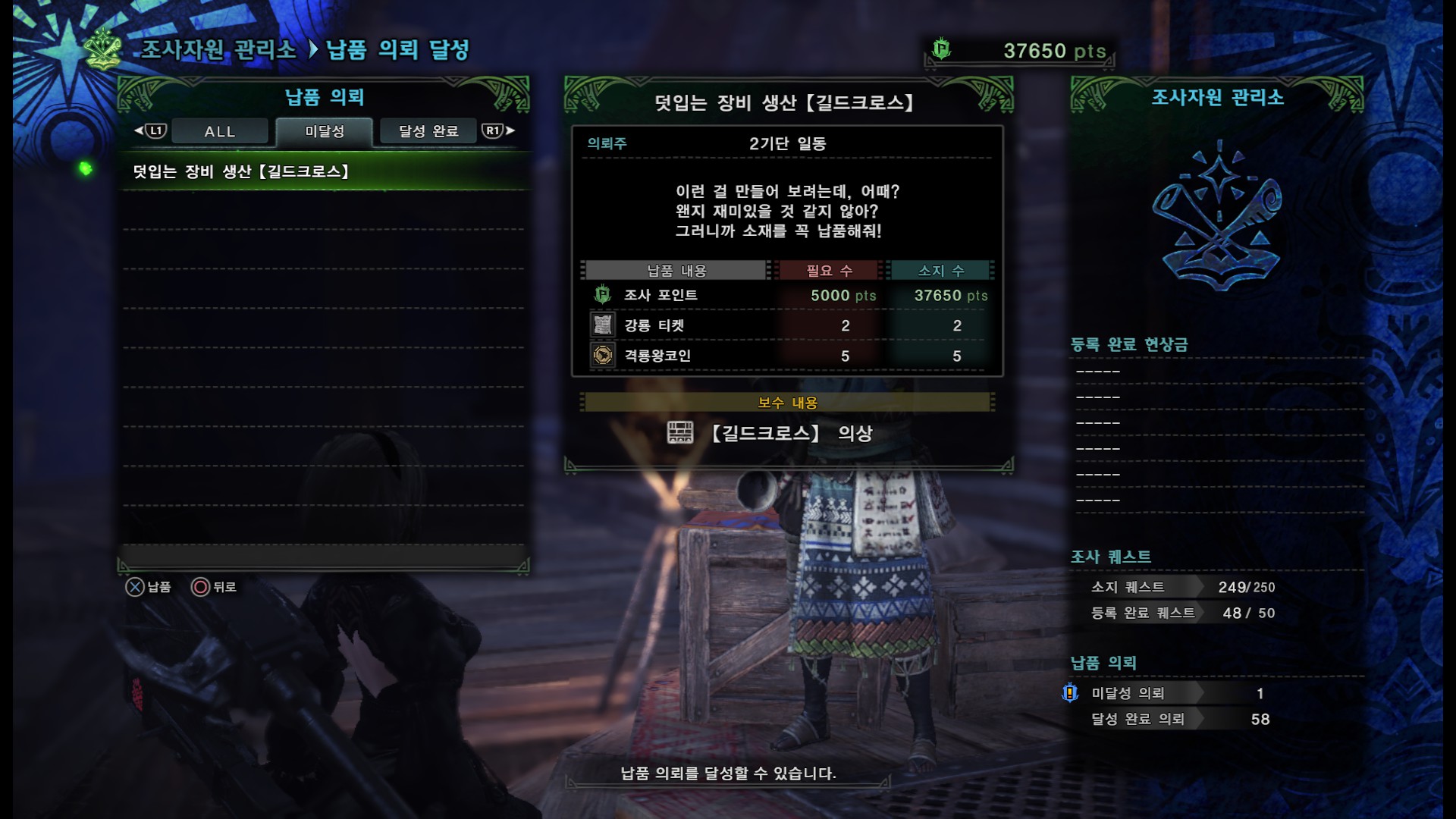
Task: Toggle highlight on 소지 퀘스트 249/250 row
Action: pyautogui.click(x=1183, y=586)
